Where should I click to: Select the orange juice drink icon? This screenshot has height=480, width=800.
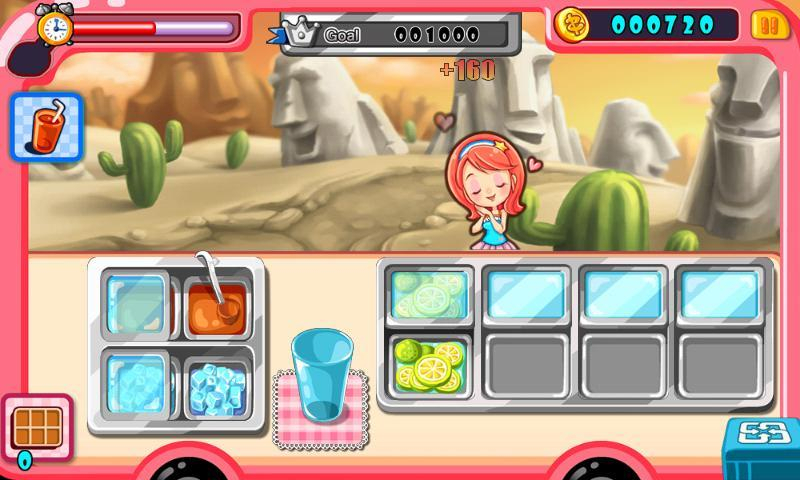[x=46, y=127]
